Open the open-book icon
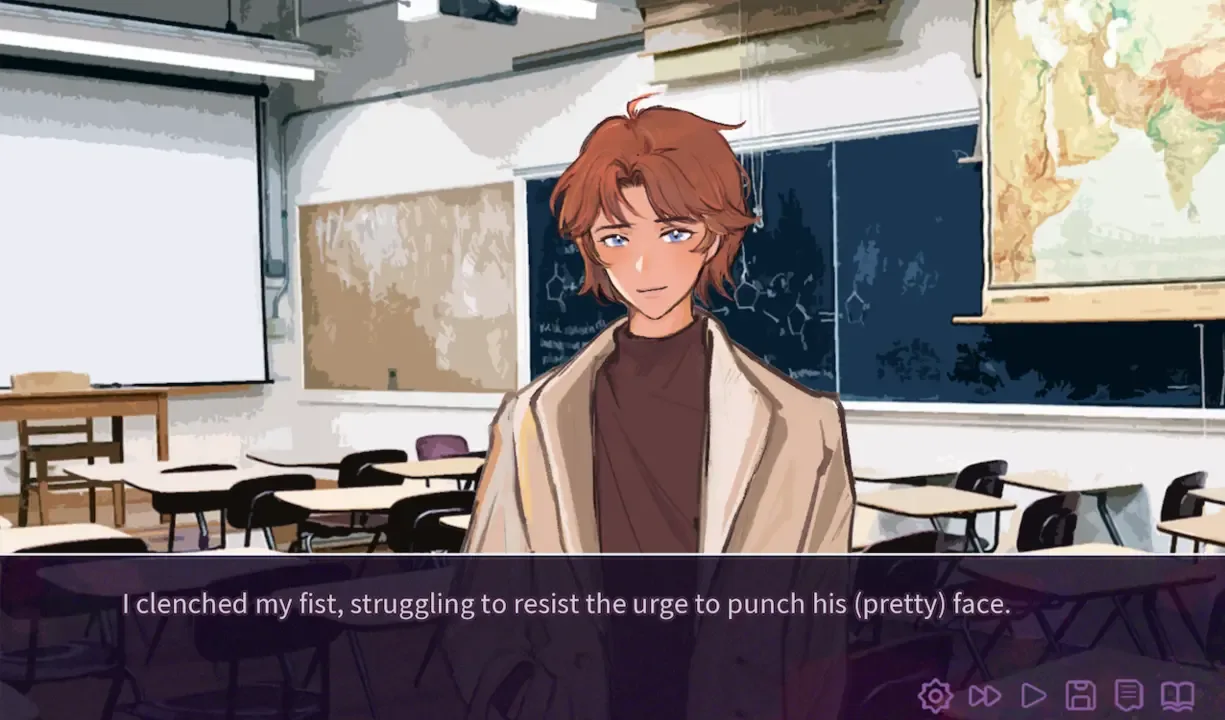Viewport: 1225px width, 720px height. [1177, 695]
